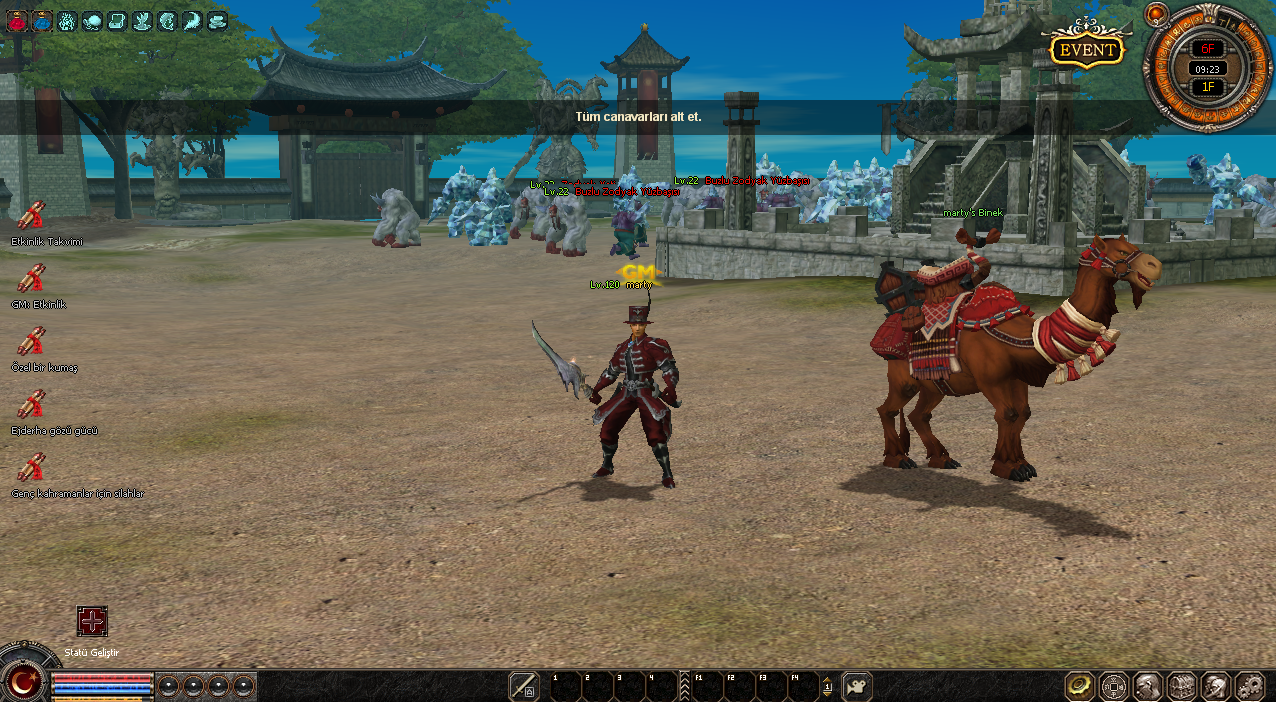This screenshot has height=702, width=1276.
Task: Open the gold gear menu button
Action: [x=1079, y=686]
